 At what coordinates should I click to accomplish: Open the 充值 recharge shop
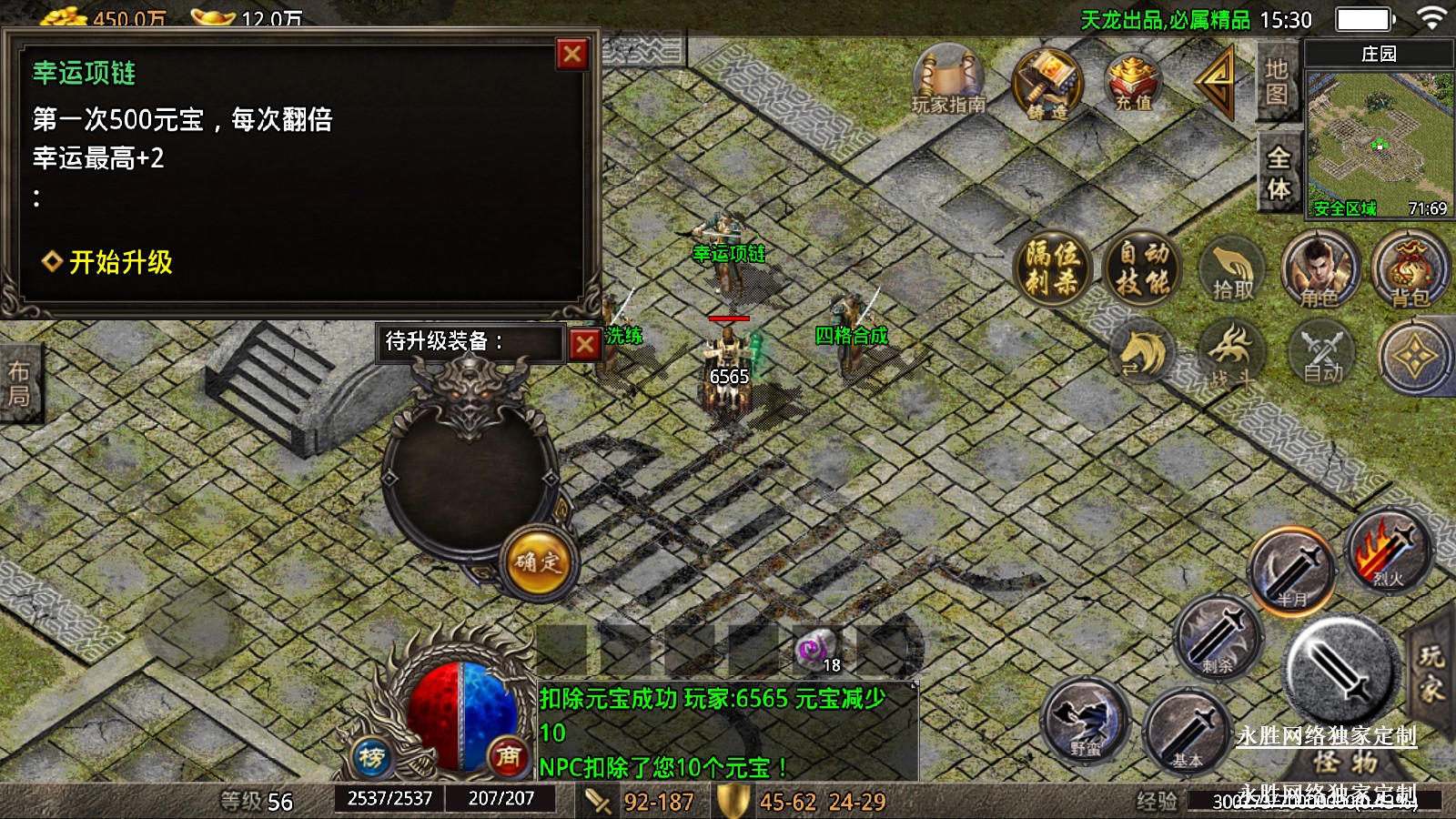pyautogui.click(x=1133, y=83)
